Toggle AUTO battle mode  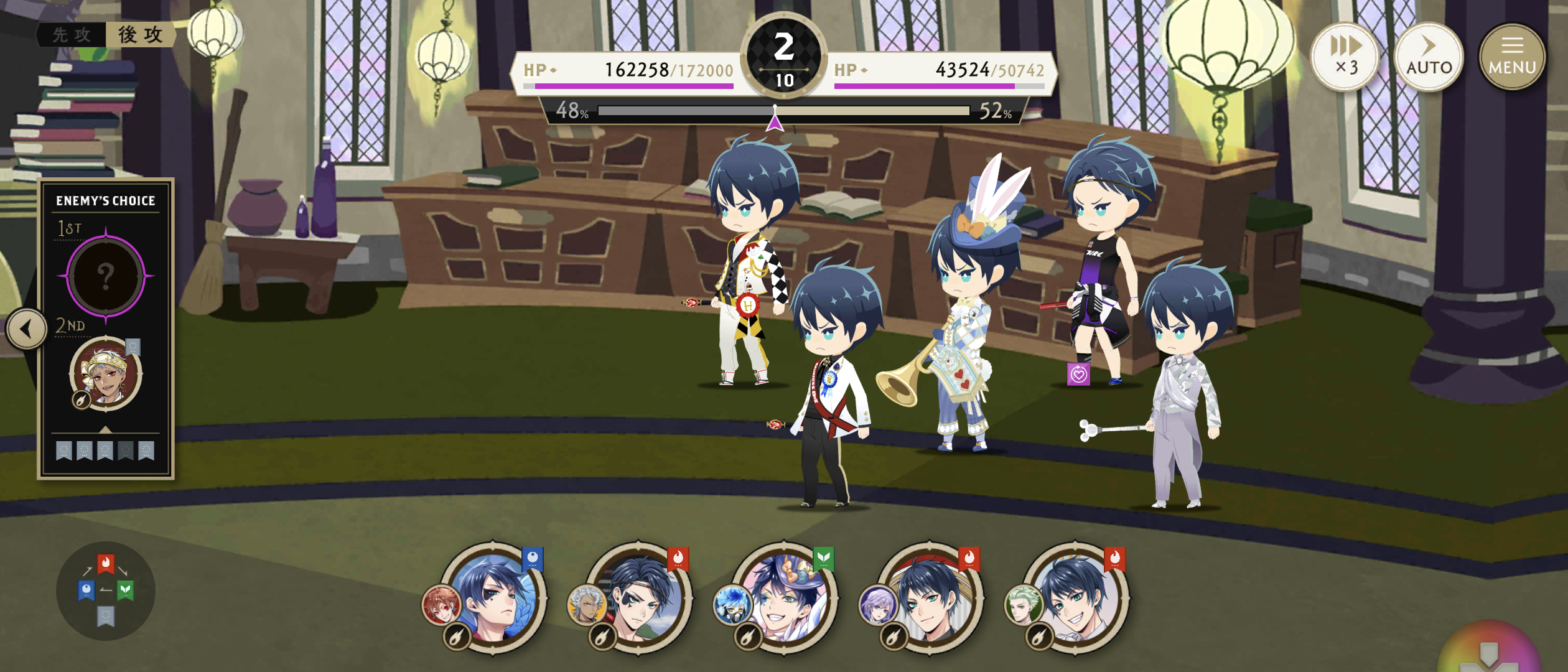tap(1429, 57)
